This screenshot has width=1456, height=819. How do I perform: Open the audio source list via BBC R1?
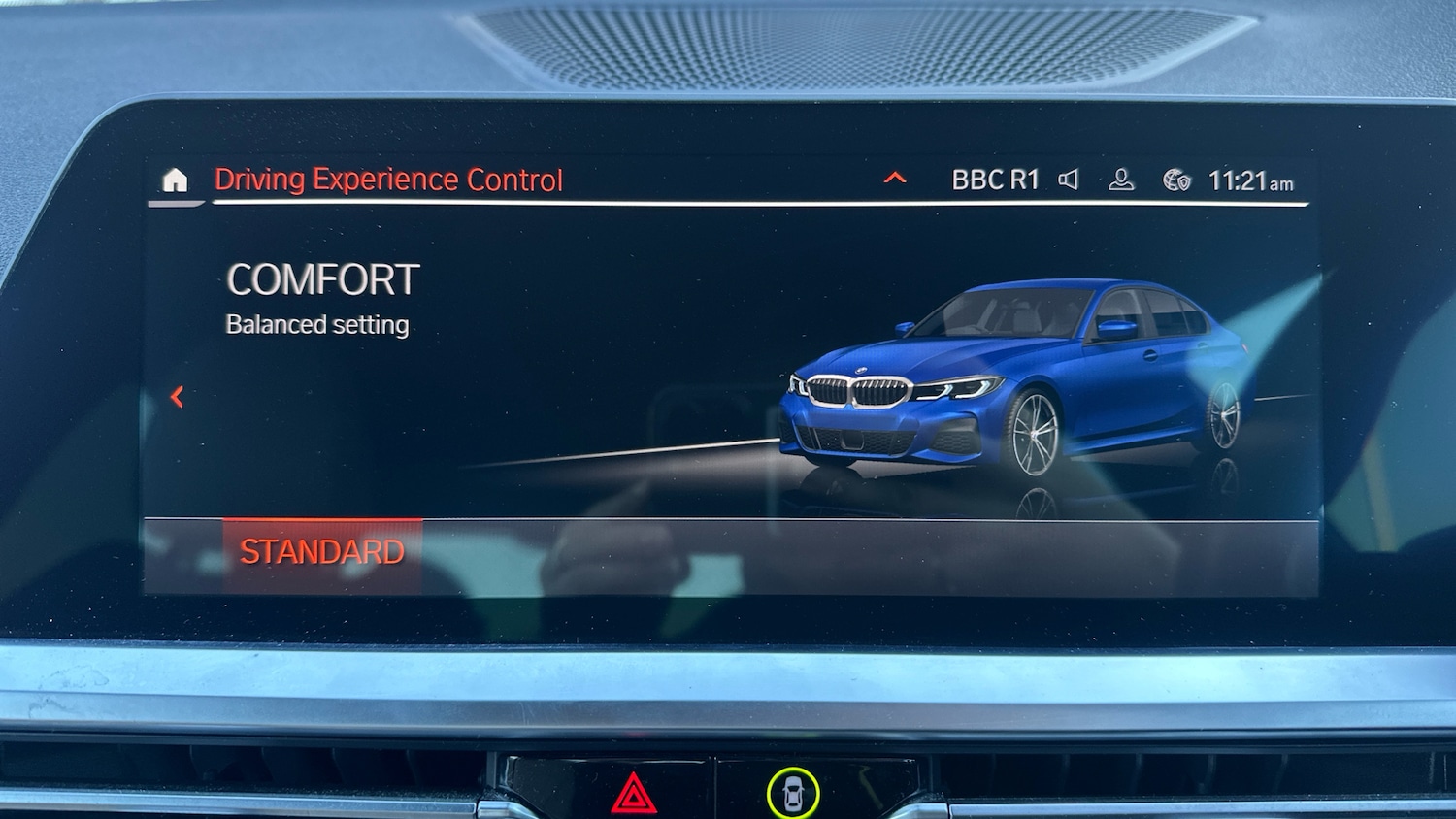[996, 179]
